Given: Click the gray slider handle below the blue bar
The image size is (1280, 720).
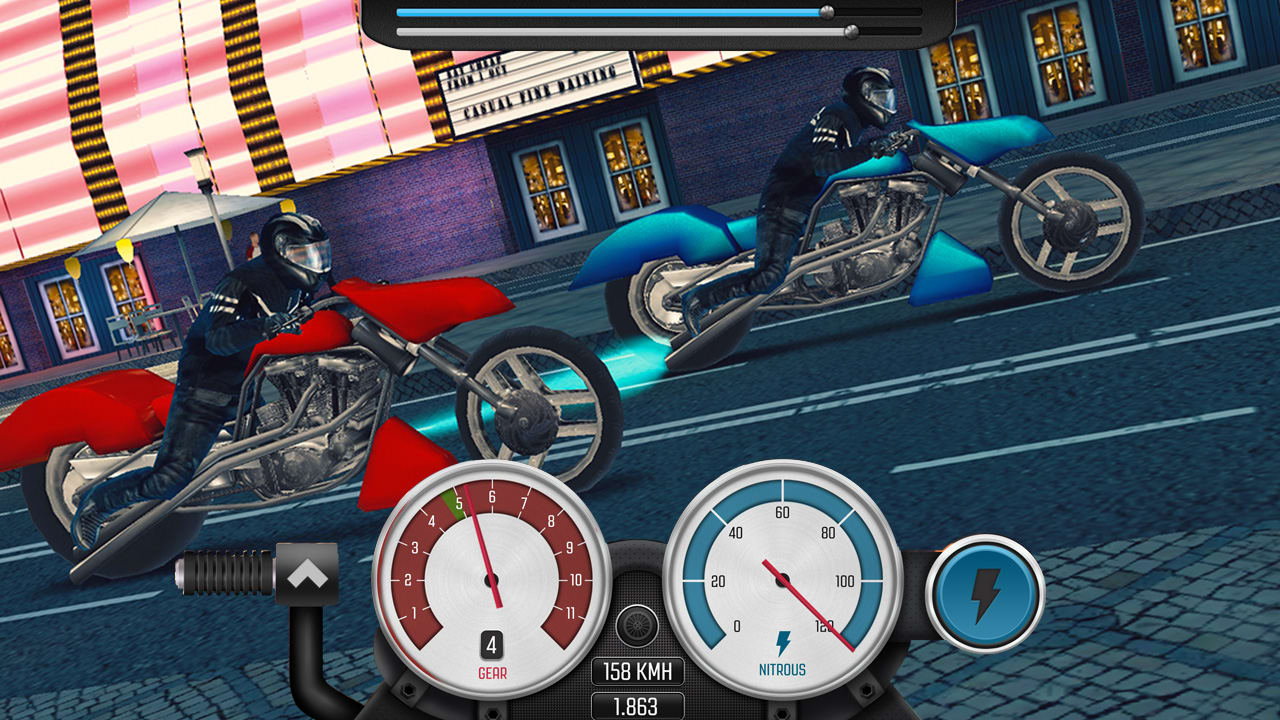Looking at the screenshot, I should [x=851, y=29].
